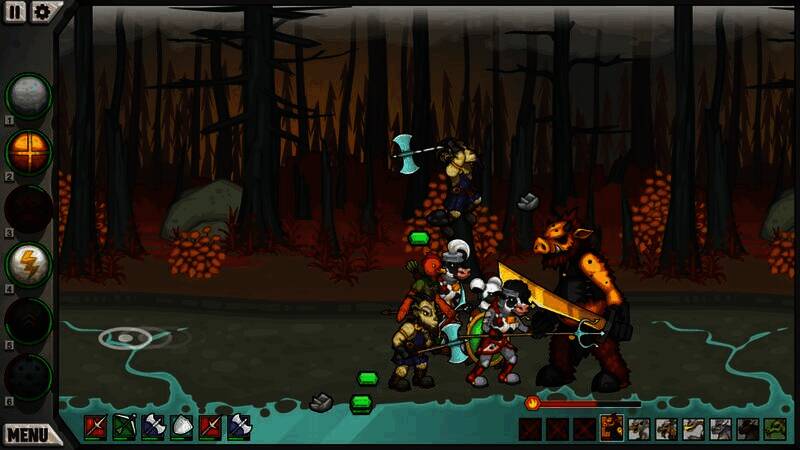Pause the game
800x450 pixels.
pyautogui.click(x=16, y=11)
